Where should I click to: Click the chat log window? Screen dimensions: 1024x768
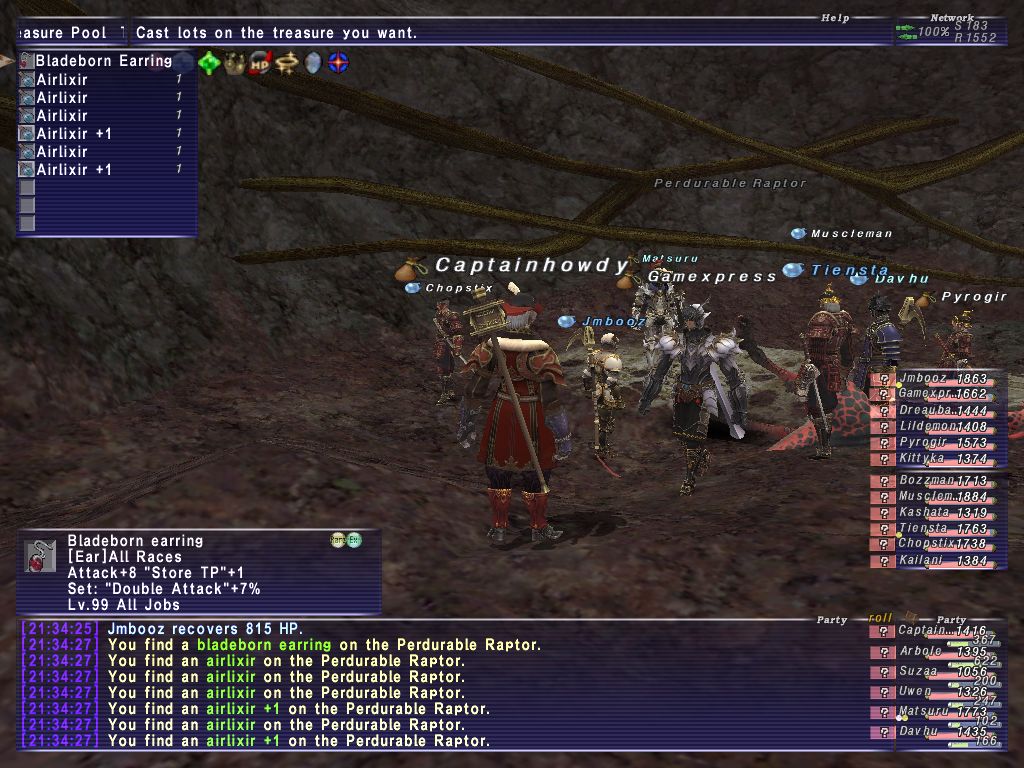click(440, 685)
